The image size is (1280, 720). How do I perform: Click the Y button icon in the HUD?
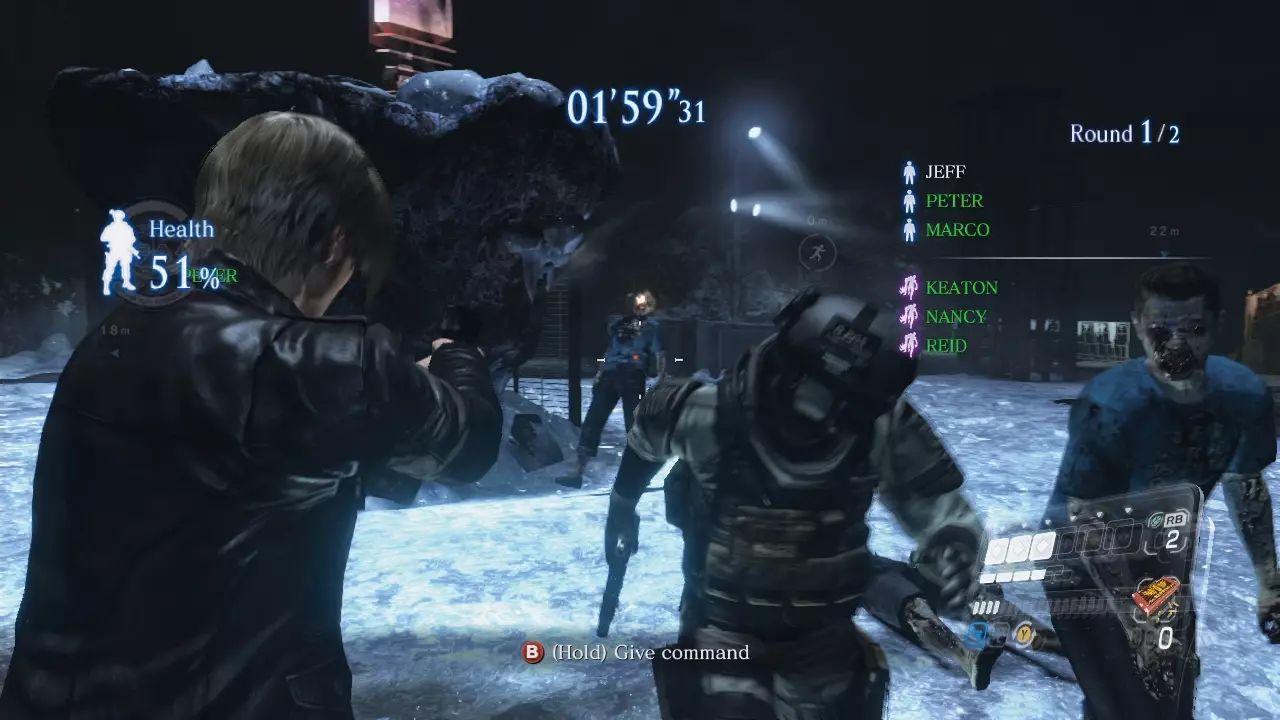click(1025, 633)
